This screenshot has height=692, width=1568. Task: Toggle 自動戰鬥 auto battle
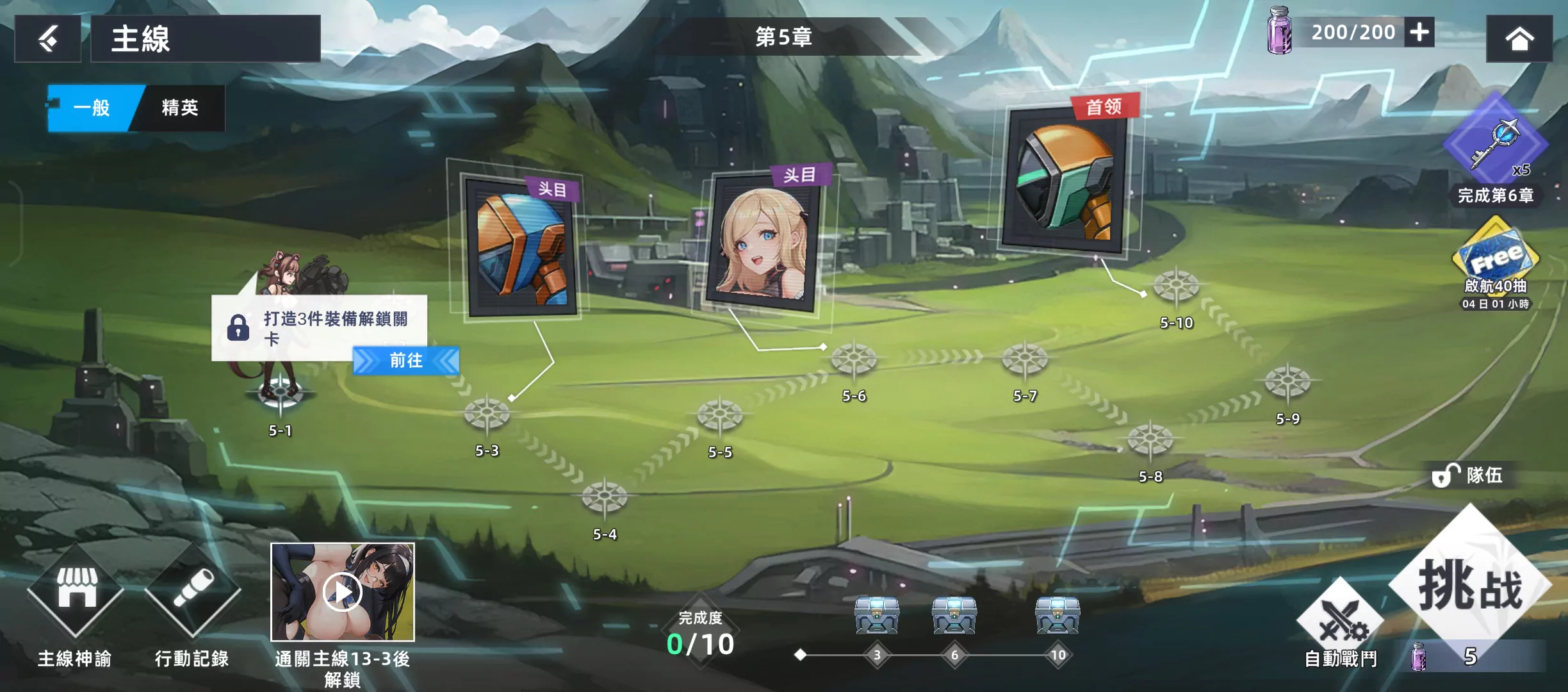pos(1340,622)
